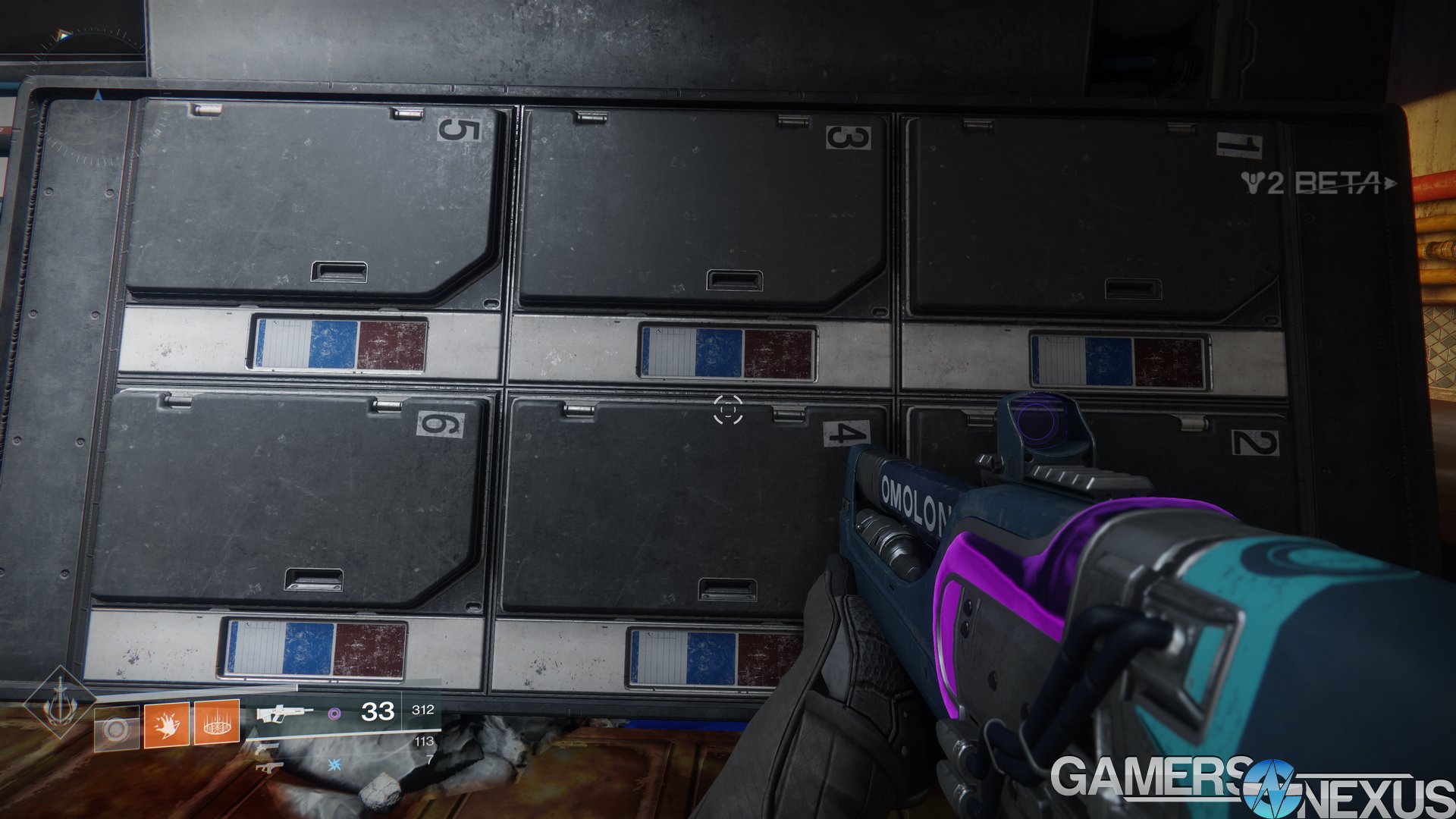Select the equipped auto rifle weapon icon
This screenshot has height=819, width=1456.
[283, 714]
